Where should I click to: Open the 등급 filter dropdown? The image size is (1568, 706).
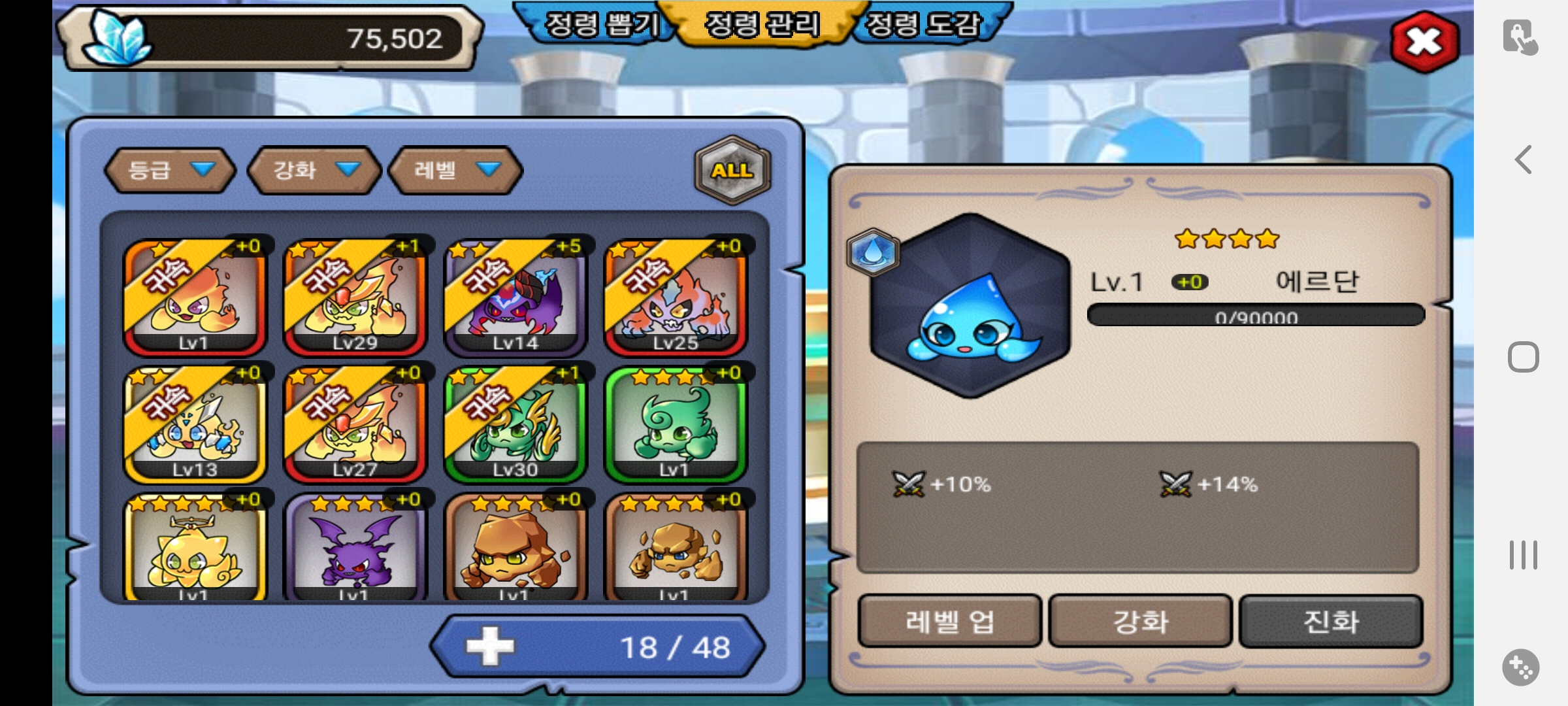170,170
